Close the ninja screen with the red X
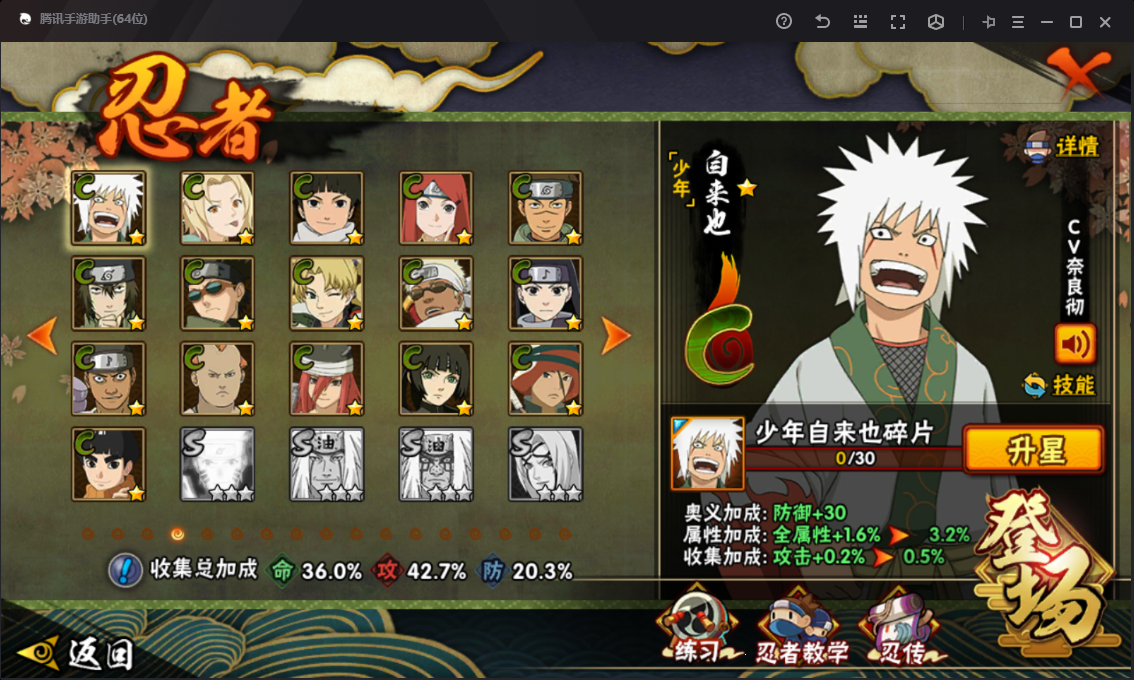This screenshot has width=1134, height=680. 1078,71
